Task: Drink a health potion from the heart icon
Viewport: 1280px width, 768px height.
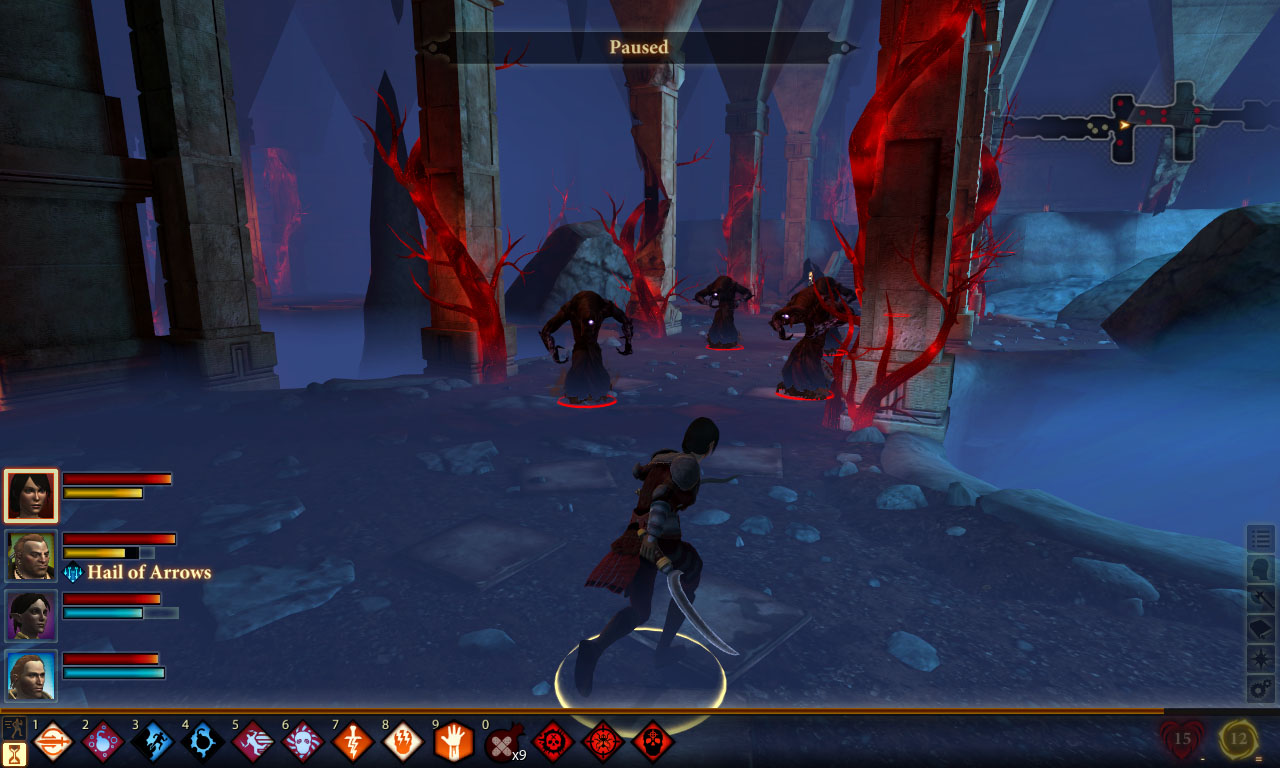Action: click(x=1182, y=741)
